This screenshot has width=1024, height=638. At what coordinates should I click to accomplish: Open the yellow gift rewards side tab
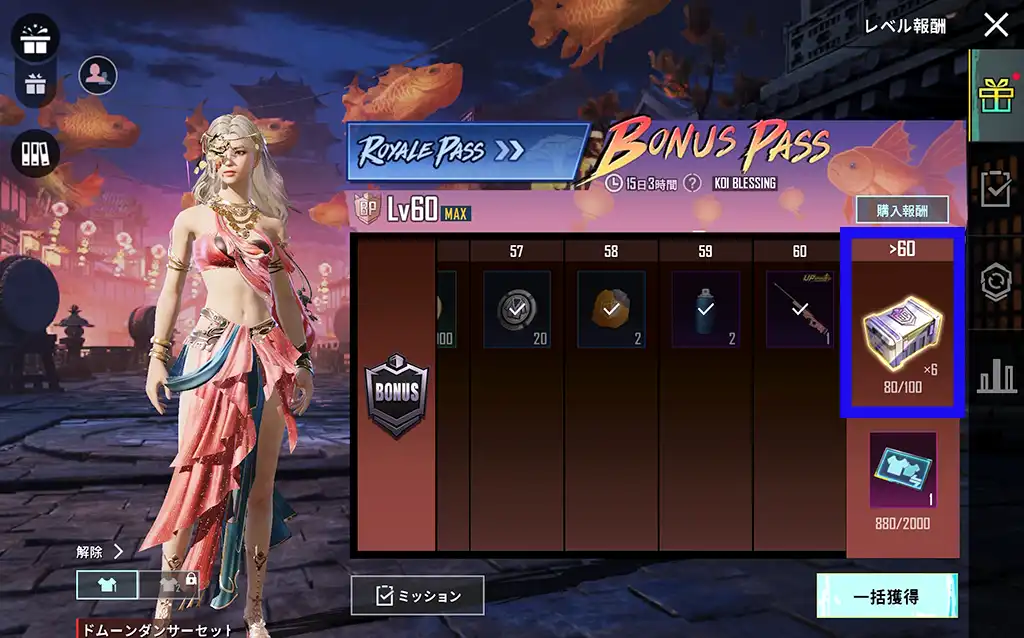pos(996,95)
